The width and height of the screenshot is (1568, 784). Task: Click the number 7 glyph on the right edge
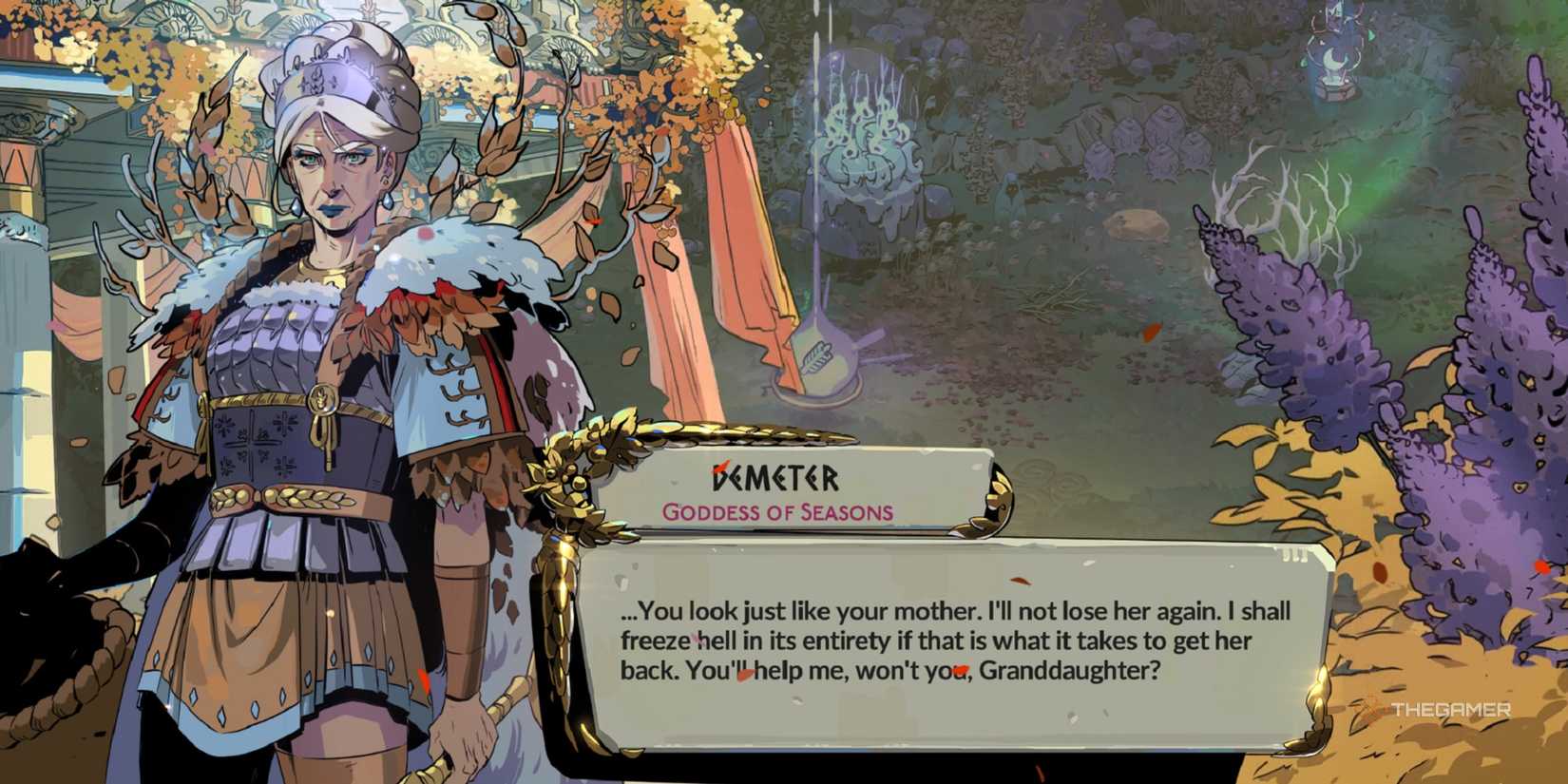pos(1530,591)
